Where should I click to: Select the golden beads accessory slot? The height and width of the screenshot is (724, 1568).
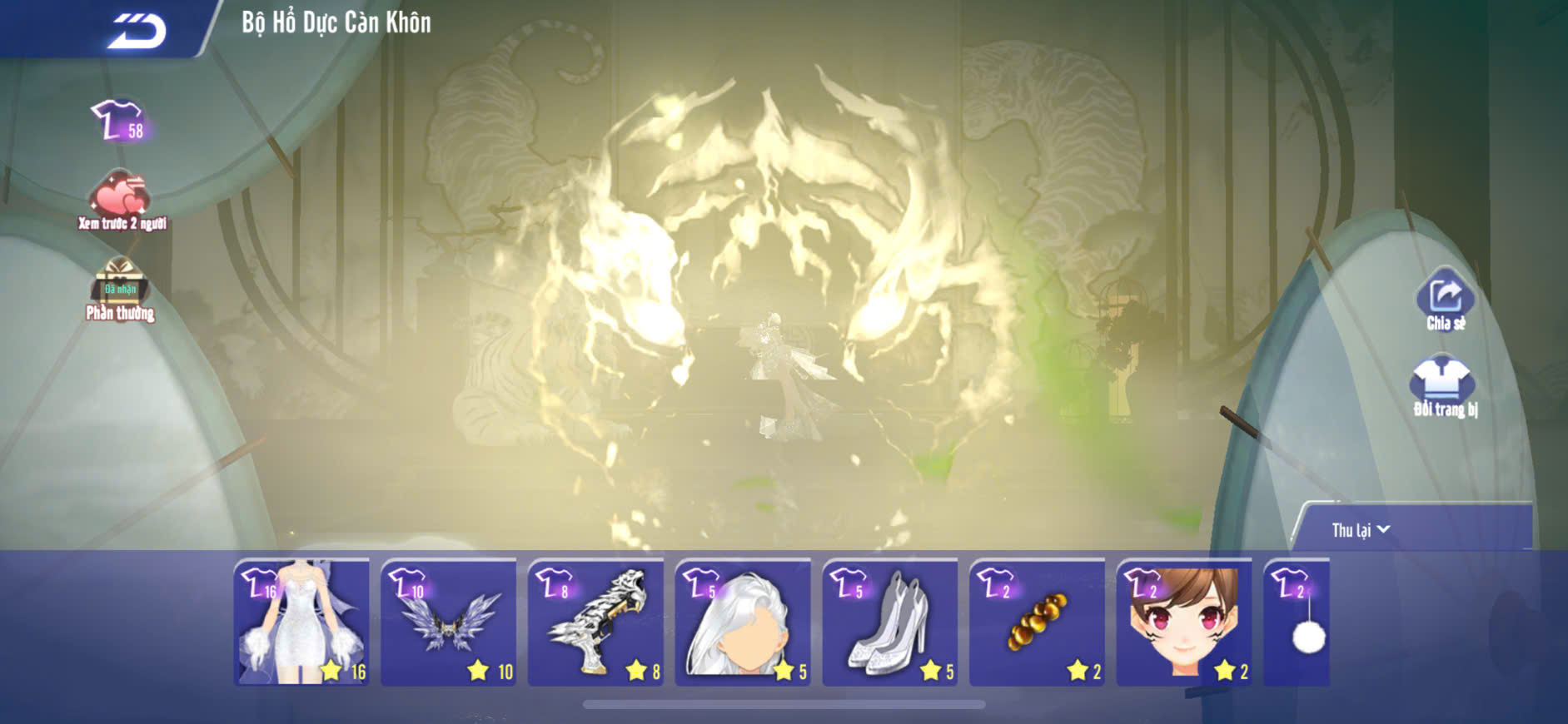pos(1038,622)
